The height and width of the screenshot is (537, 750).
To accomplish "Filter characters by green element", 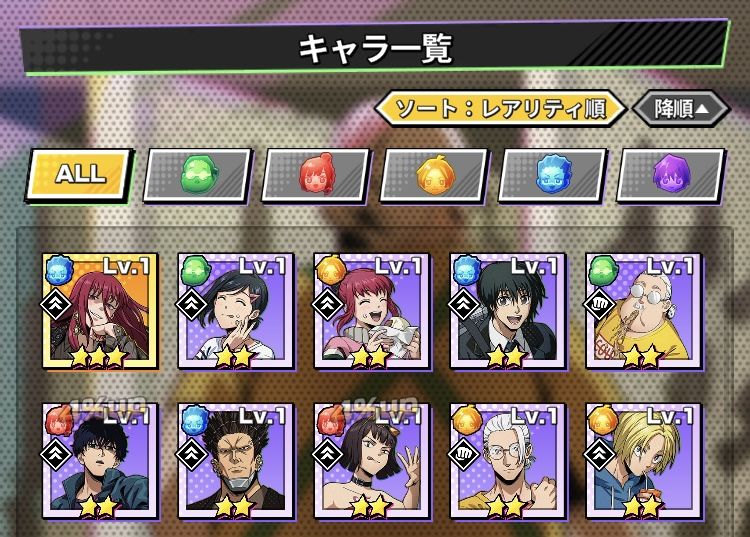I will 197,176.
